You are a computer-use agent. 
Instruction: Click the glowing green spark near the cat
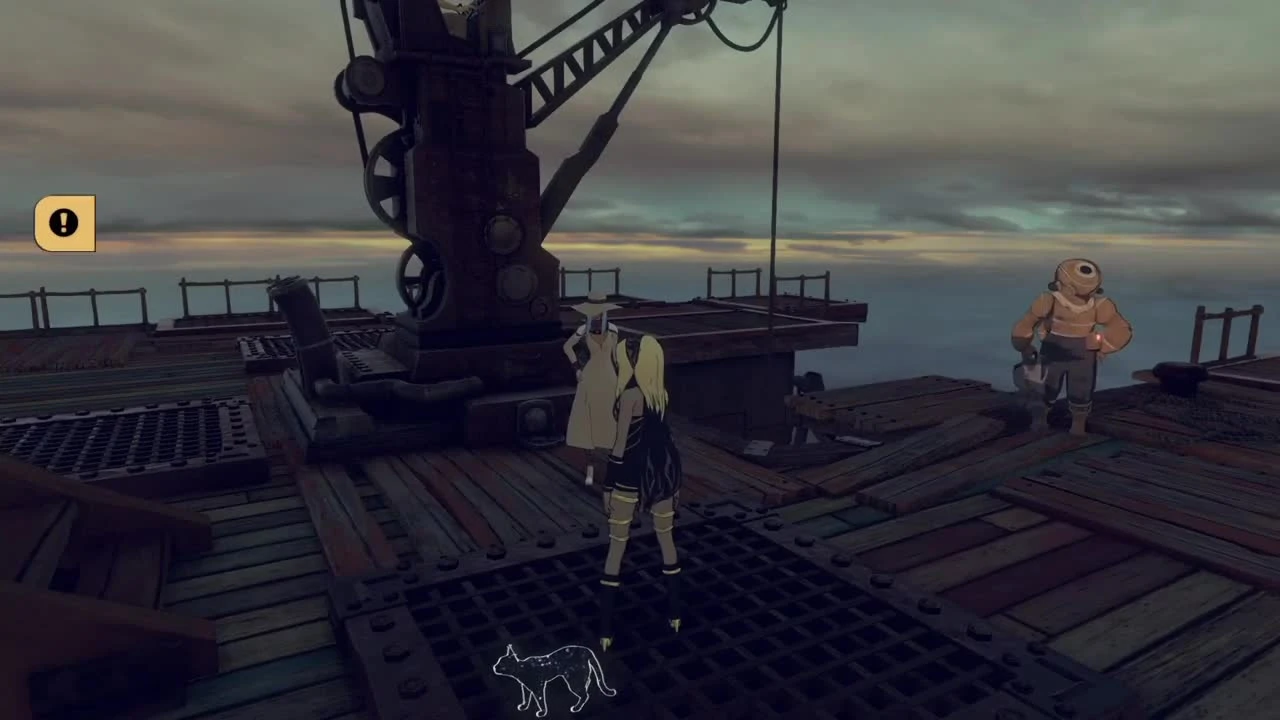(606, 643)
